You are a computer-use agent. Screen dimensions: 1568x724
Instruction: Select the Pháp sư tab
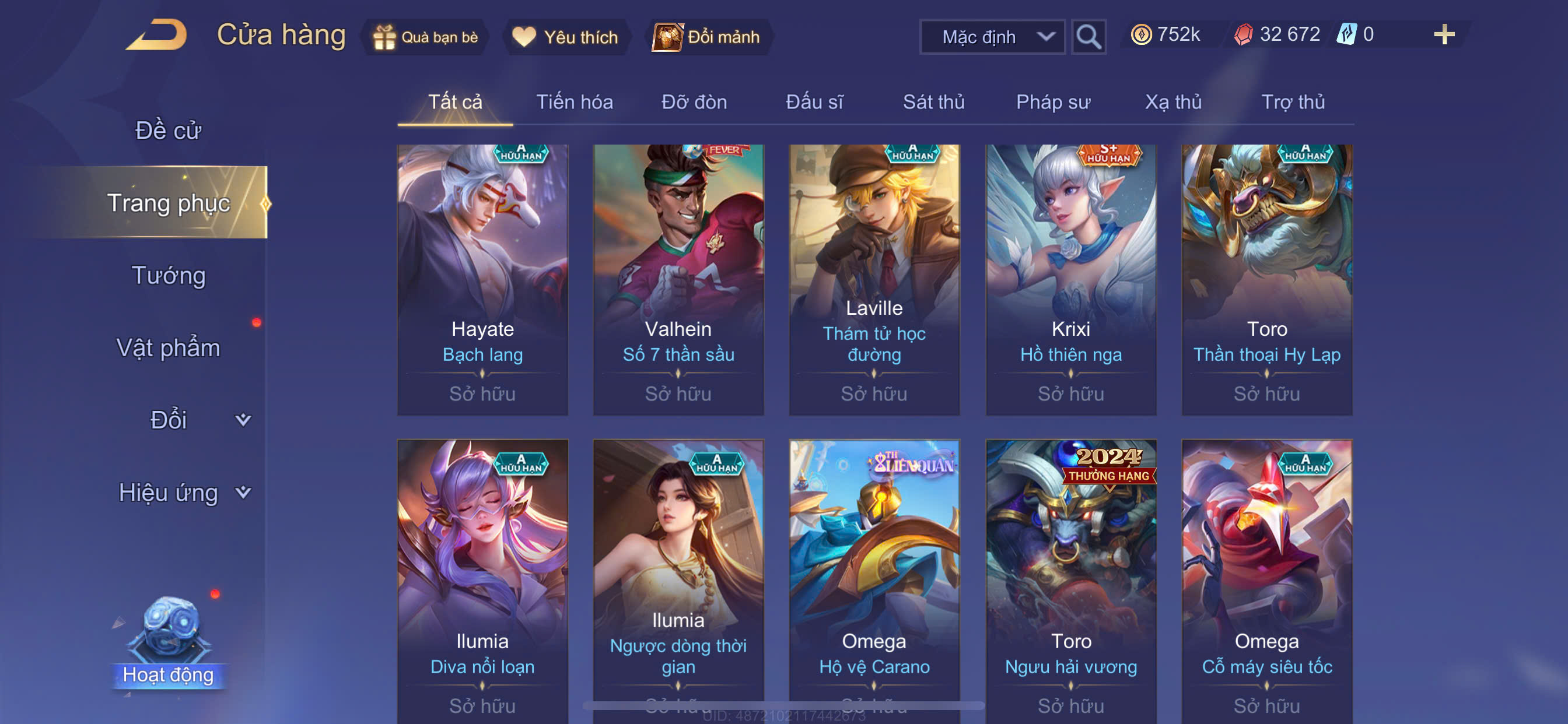click(1053, 102)
